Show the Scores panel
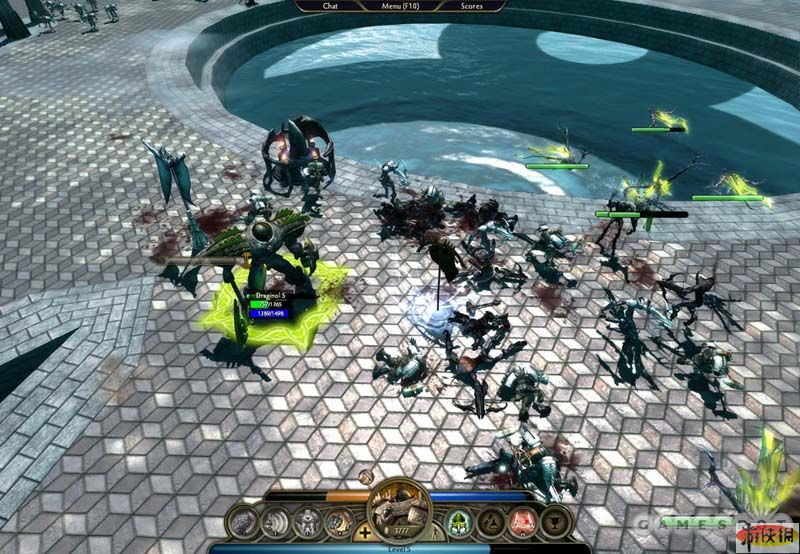This screenshot has height=554, width=800. click(472, 6)
